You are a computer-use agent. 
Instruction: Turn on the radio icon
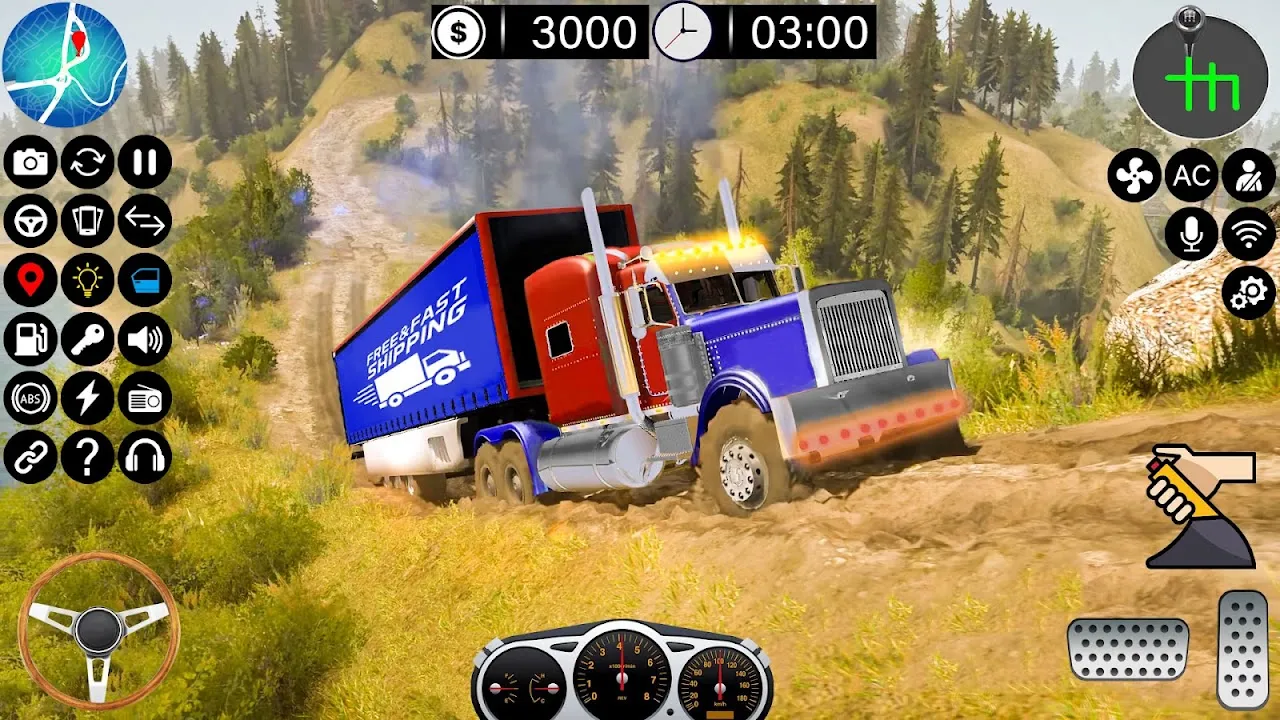pyautogui.click(x=145, y=399)
